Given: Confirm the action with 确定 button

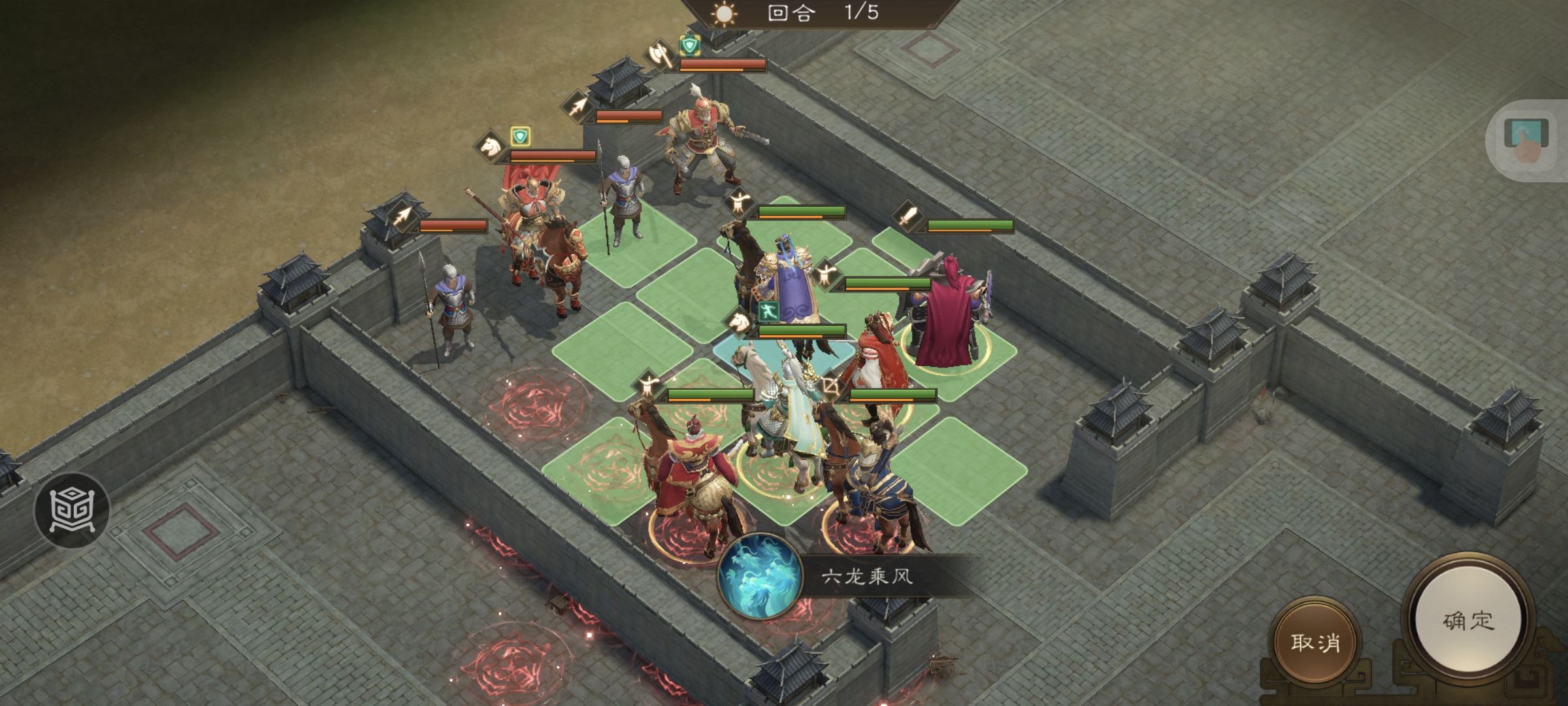Looking at the screenshot, I should (x=1468, y=620).
